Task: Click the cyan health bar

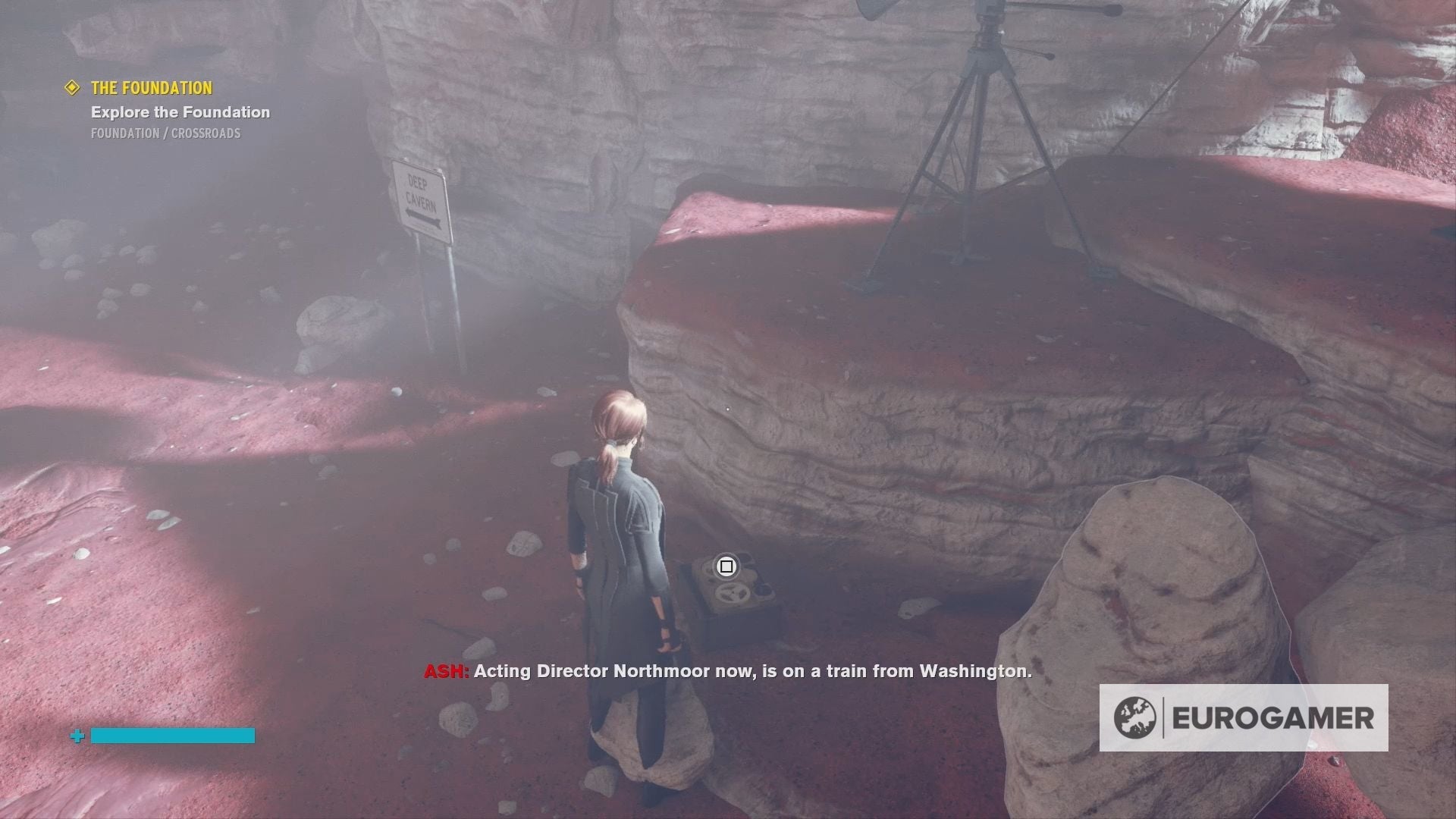Action: [x=171, y=735]
